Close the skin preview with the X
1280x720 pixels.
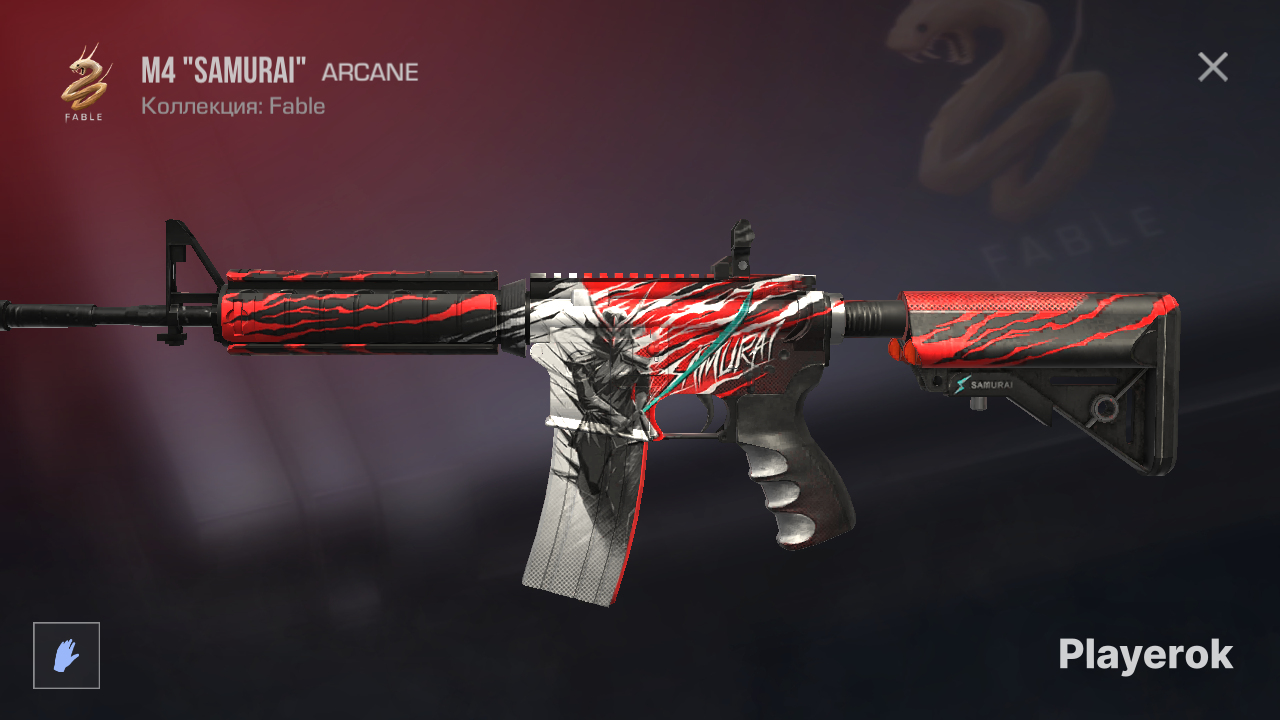point(1212,67)
